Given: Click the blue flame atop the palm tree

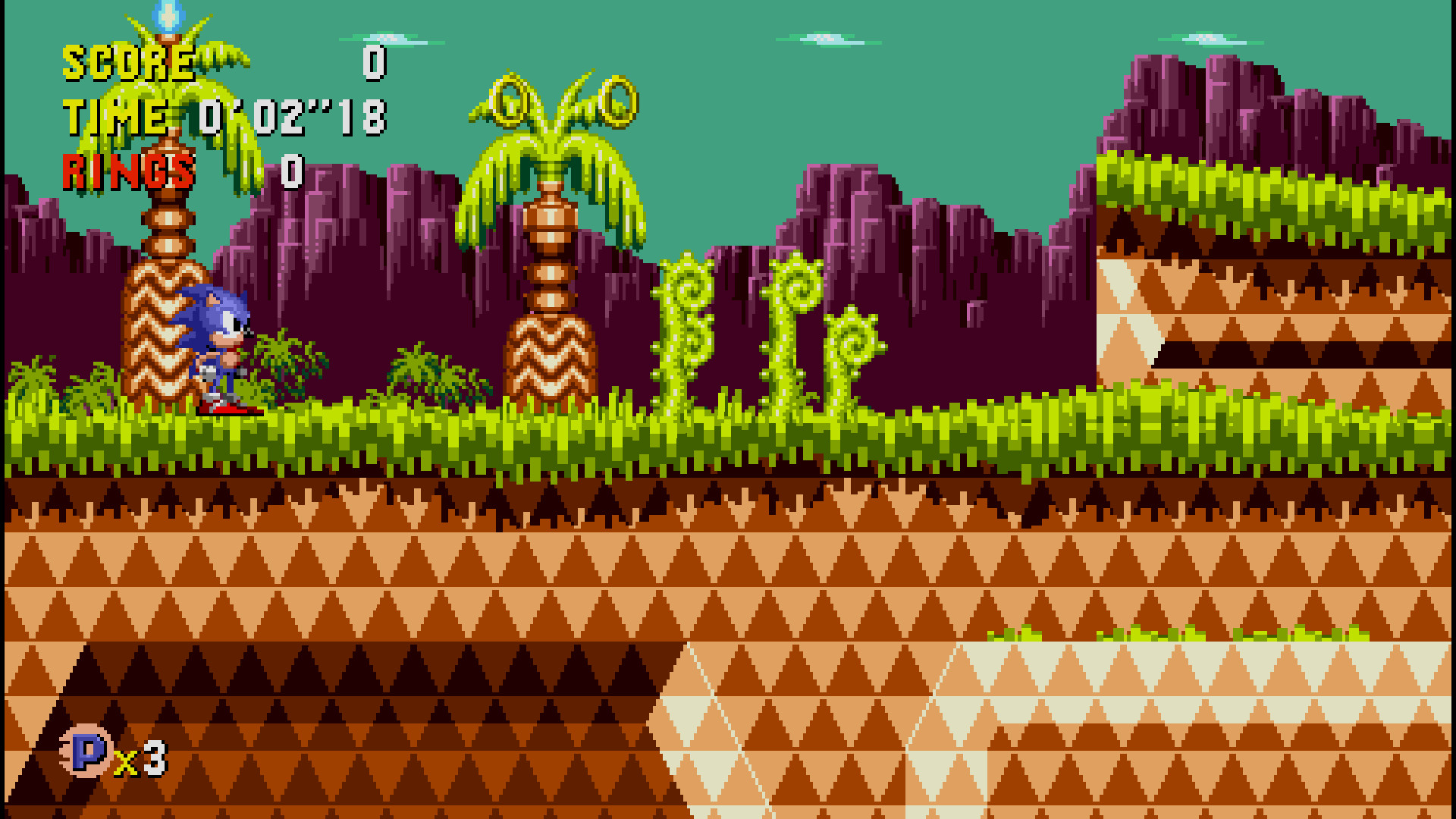Looking at the screenshot, I should [x=167, y=15].
